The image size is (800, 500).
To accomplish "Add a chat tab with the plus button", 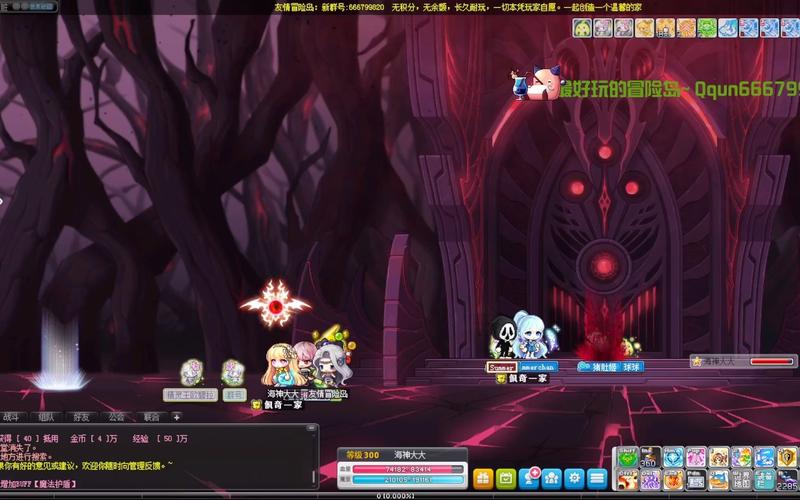I will tap(177, 417).
